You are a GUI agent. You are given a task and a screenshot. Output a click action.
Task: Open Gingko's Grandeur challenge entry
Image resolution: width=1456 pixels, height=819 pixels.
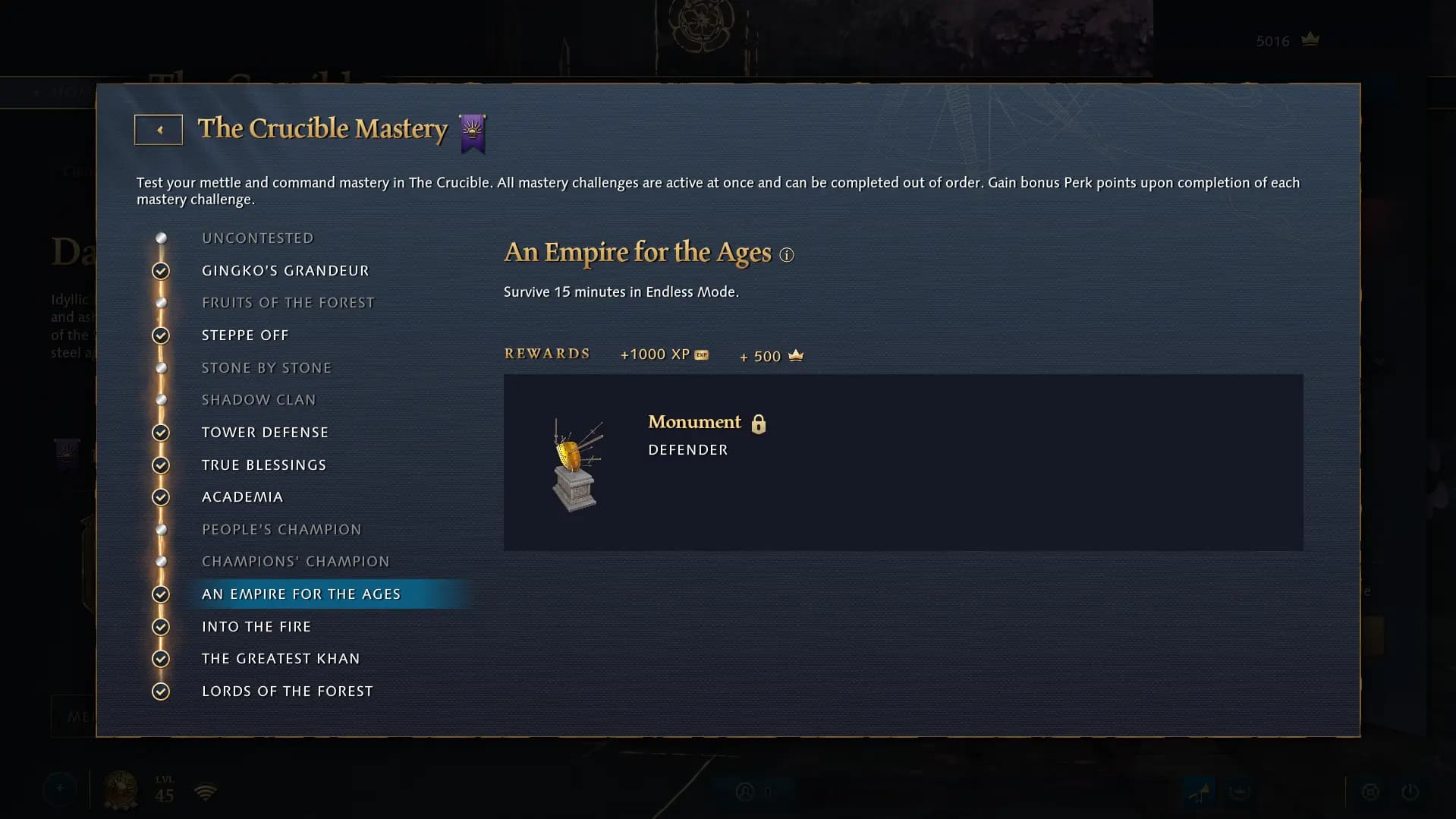[x=285, y=271]
